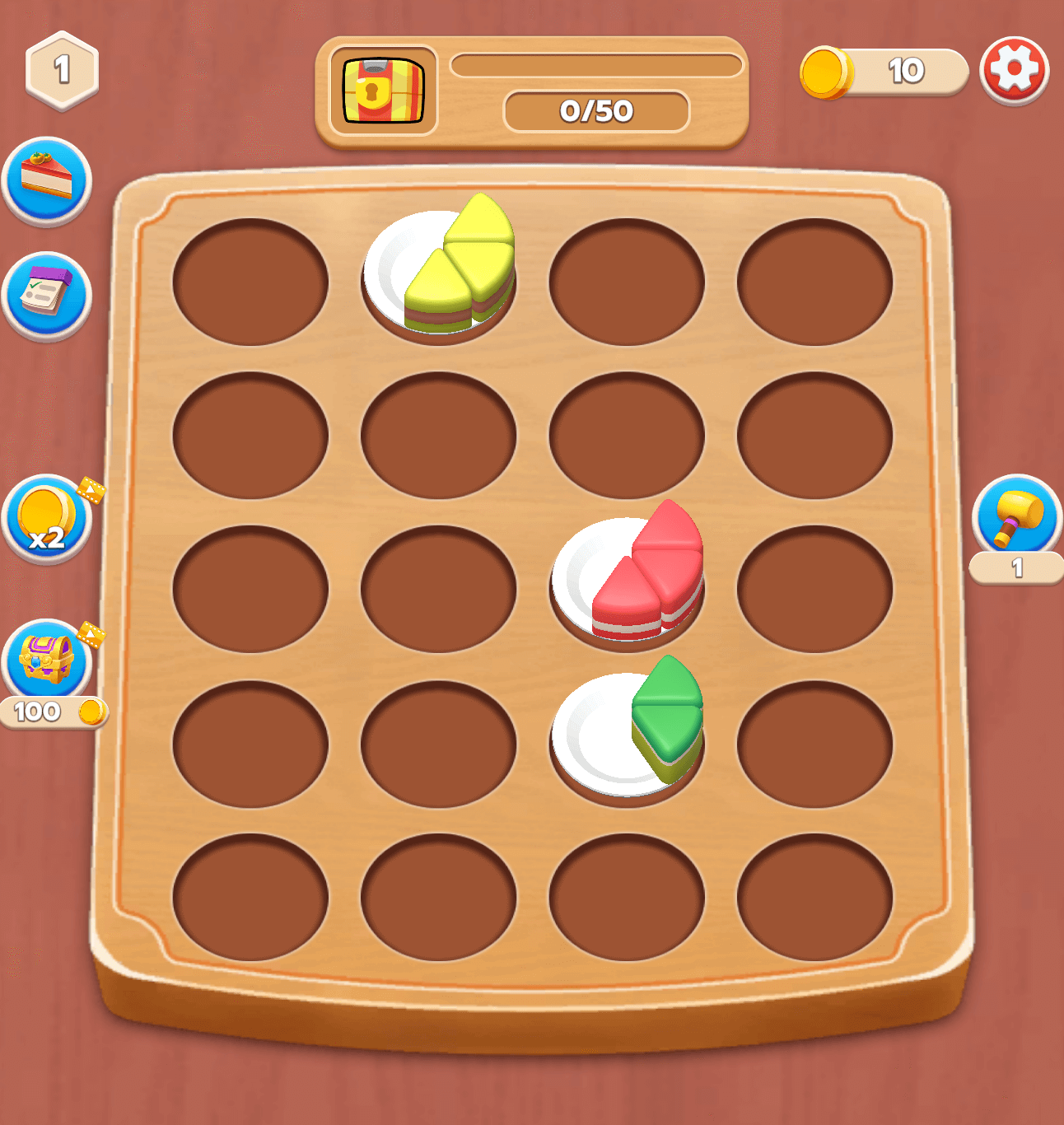
Task: Activate the x2 coin multiplier booster
Action: coord(45,519)
